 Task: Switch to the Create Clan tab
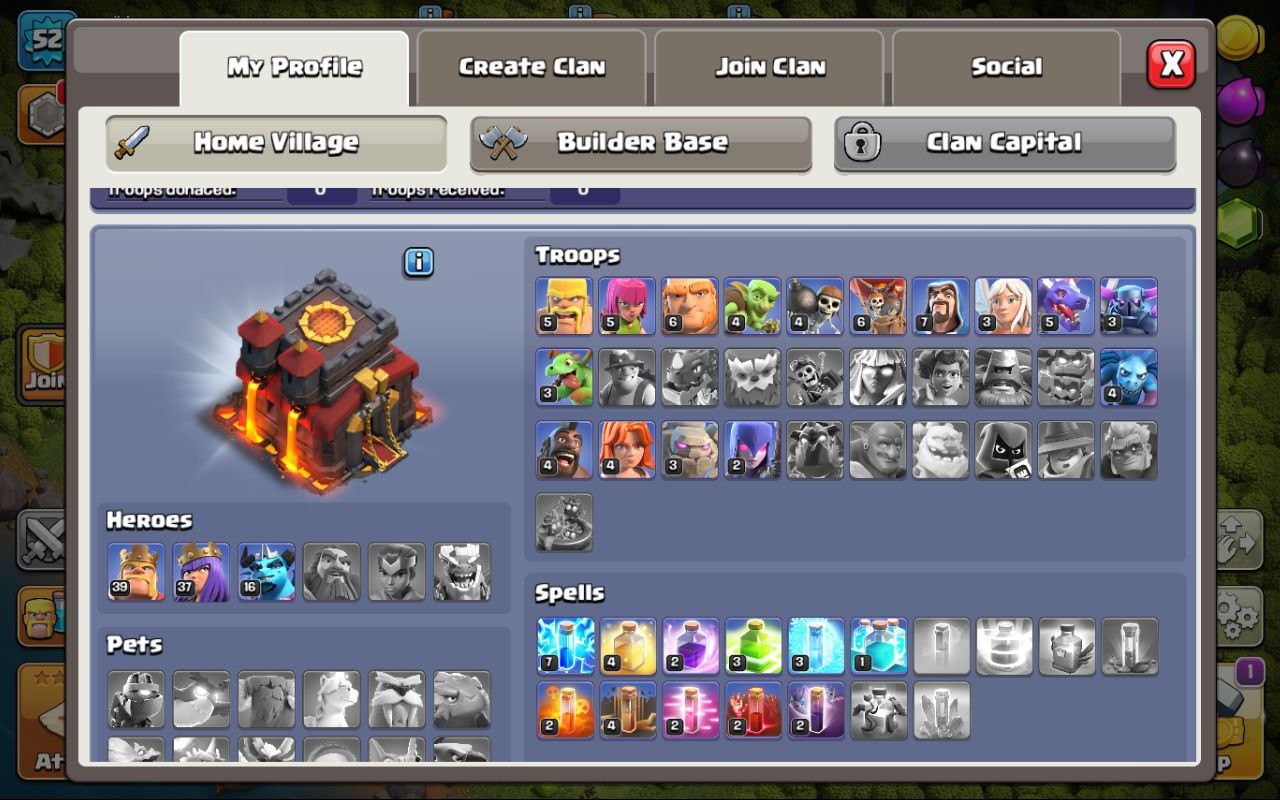pos(531,66)
